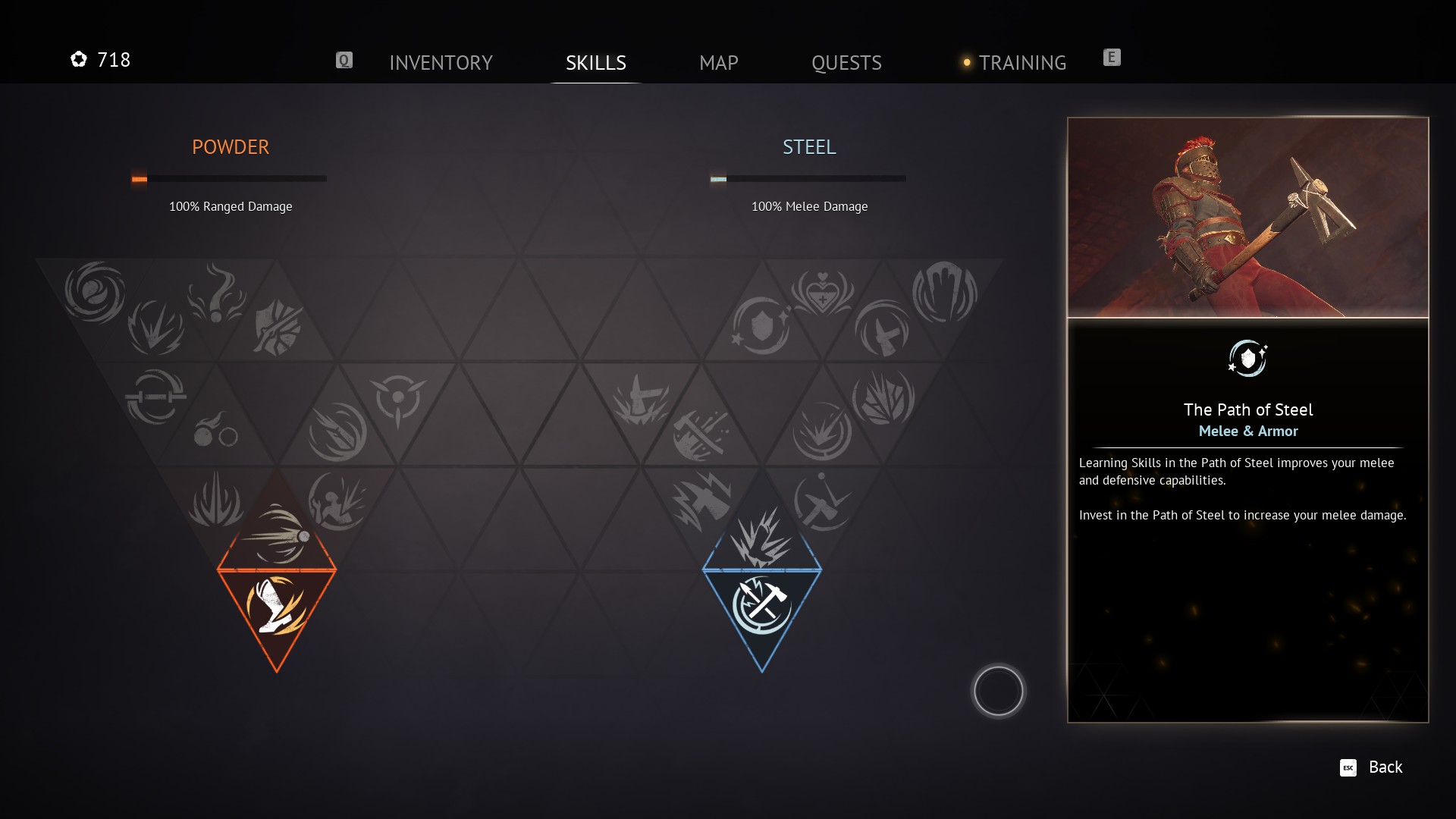
Task: Select the orange kicking boot Powder skill
Action: coord(276,607)
